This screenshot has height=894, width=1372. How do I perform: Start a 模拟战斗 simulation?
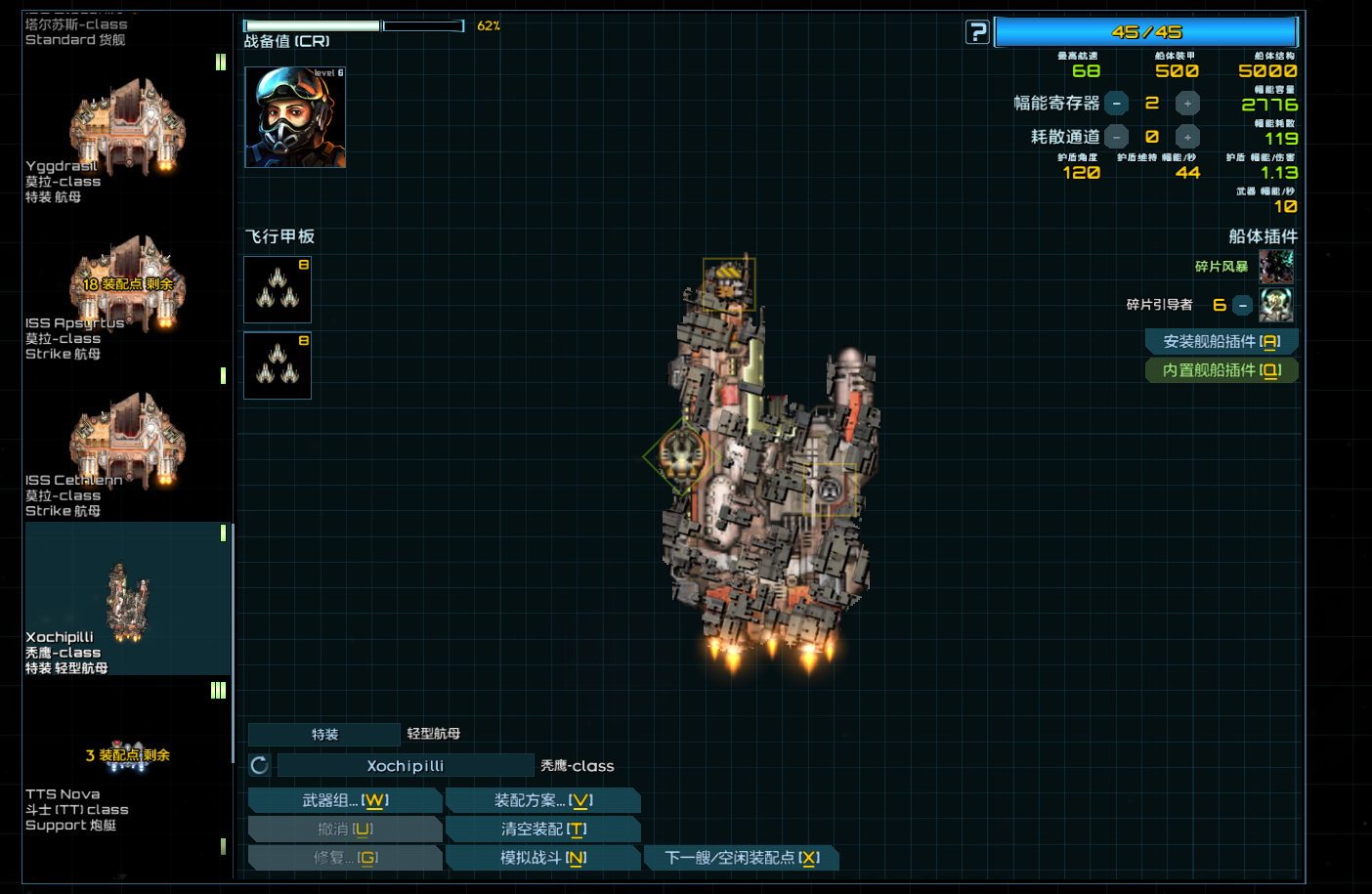click(x=542, y=858)
